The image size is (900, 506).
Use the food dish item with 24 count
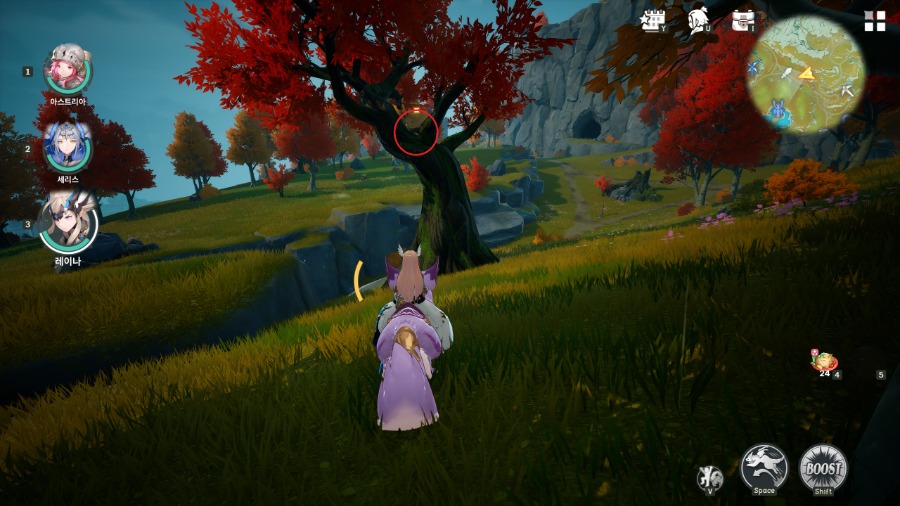click(826, 362)
